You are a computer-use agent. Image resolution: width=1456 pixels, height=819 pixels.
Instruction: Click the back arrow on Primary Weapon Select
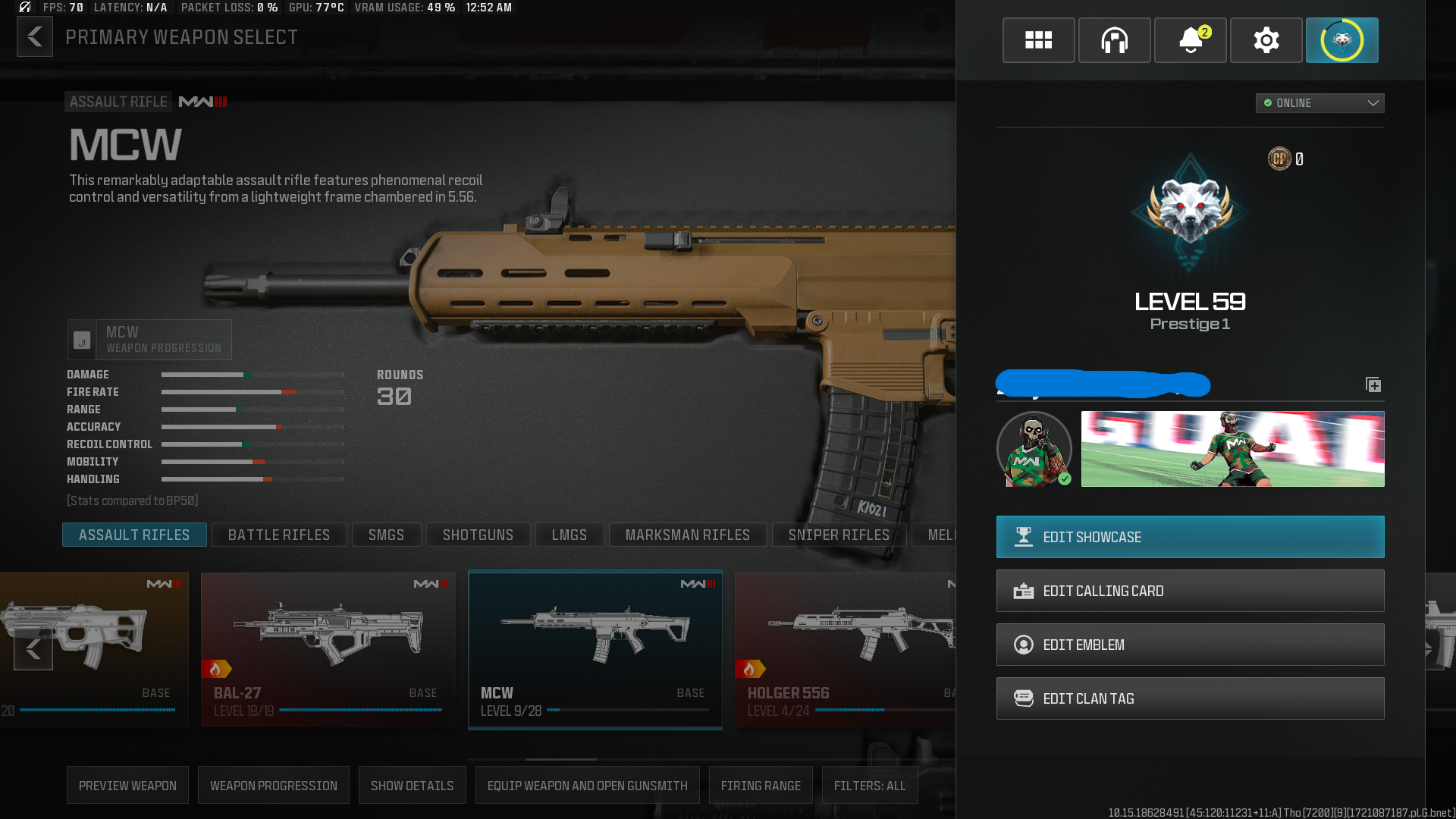pos(34,36)
